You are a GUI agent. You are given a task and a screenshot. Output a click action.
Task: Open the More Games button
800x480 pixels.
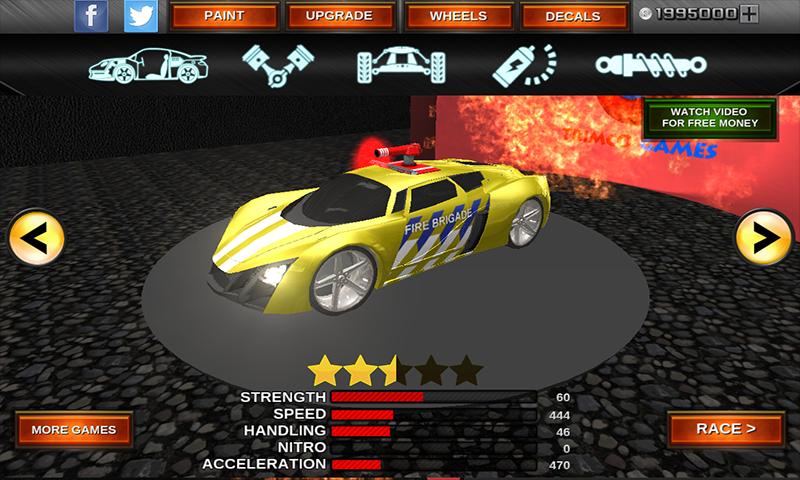point(73,430)
